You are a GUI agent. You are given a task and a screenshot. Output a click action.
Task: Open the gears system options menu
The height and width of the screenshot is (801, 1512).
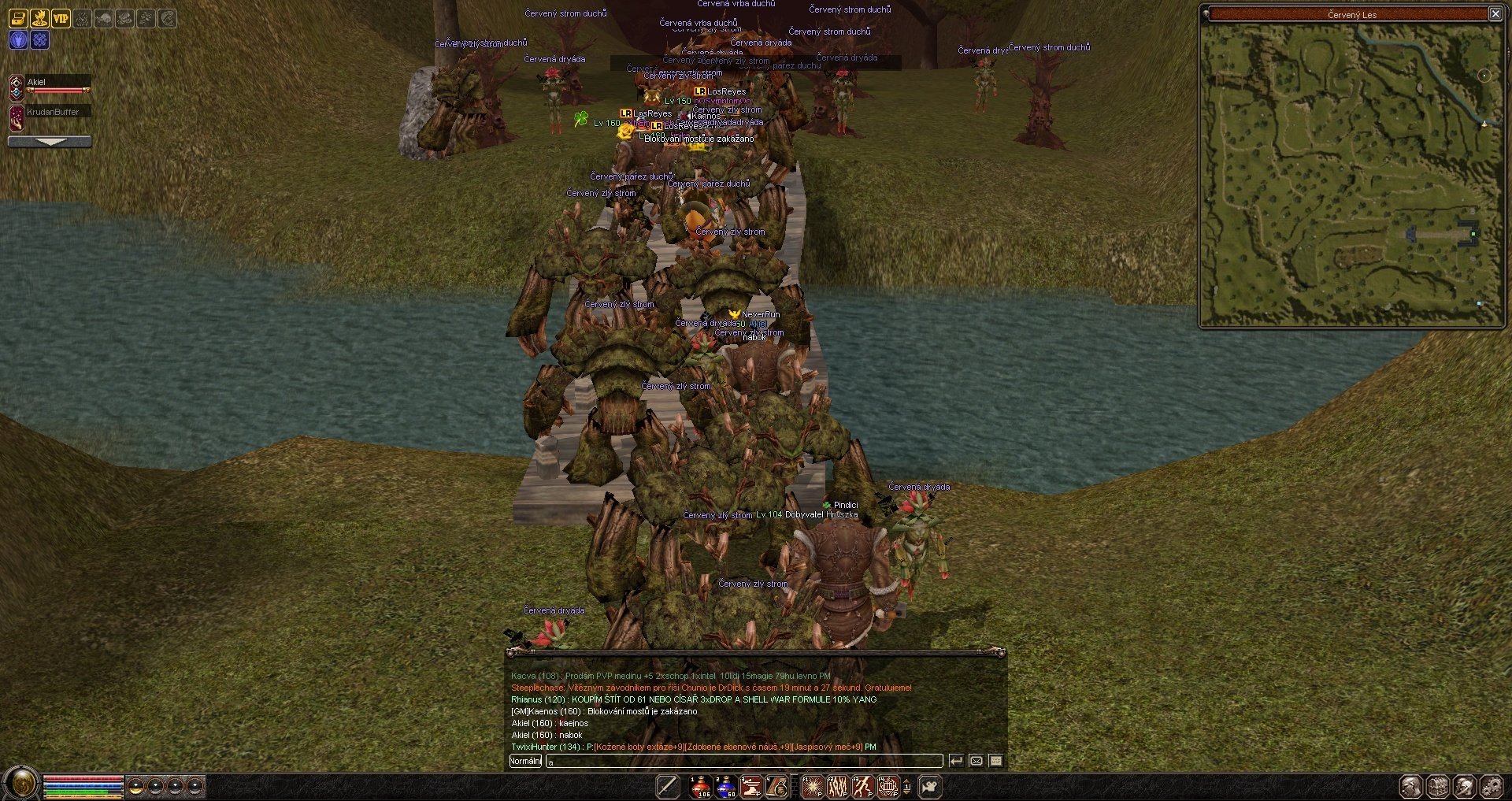(x=1492, y=786)
